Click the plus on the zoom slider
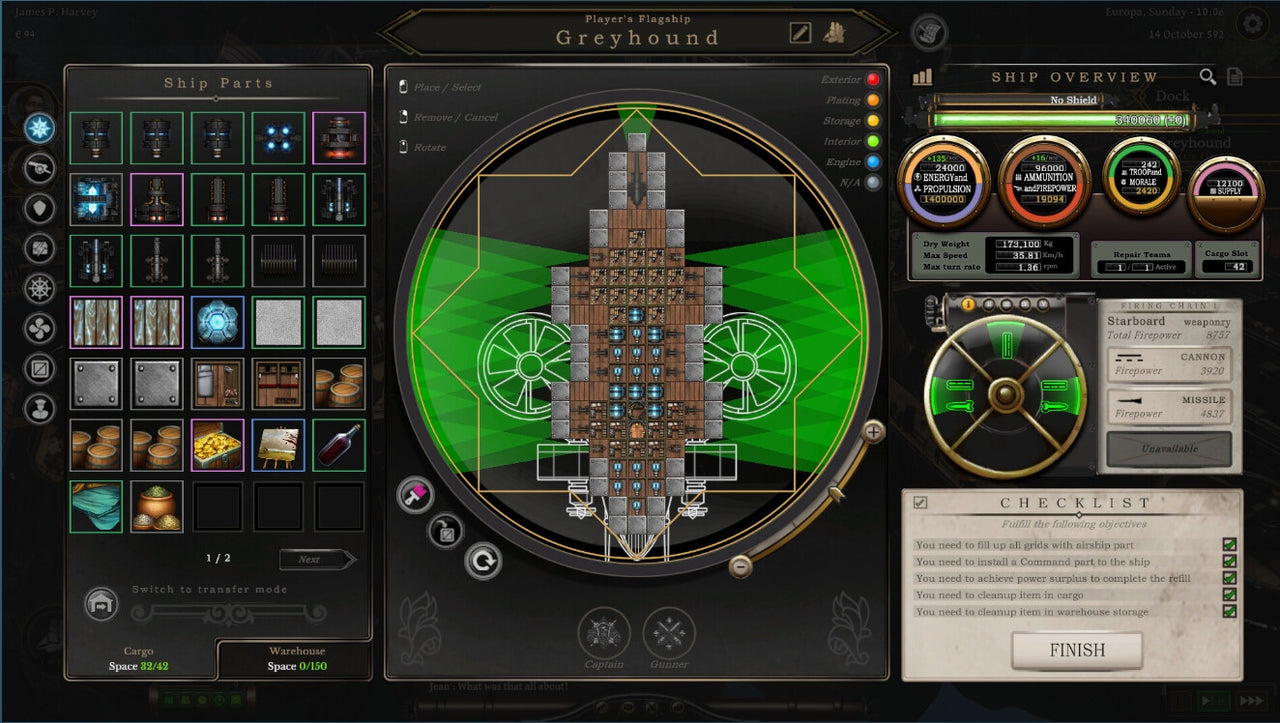 click(873, 433)
